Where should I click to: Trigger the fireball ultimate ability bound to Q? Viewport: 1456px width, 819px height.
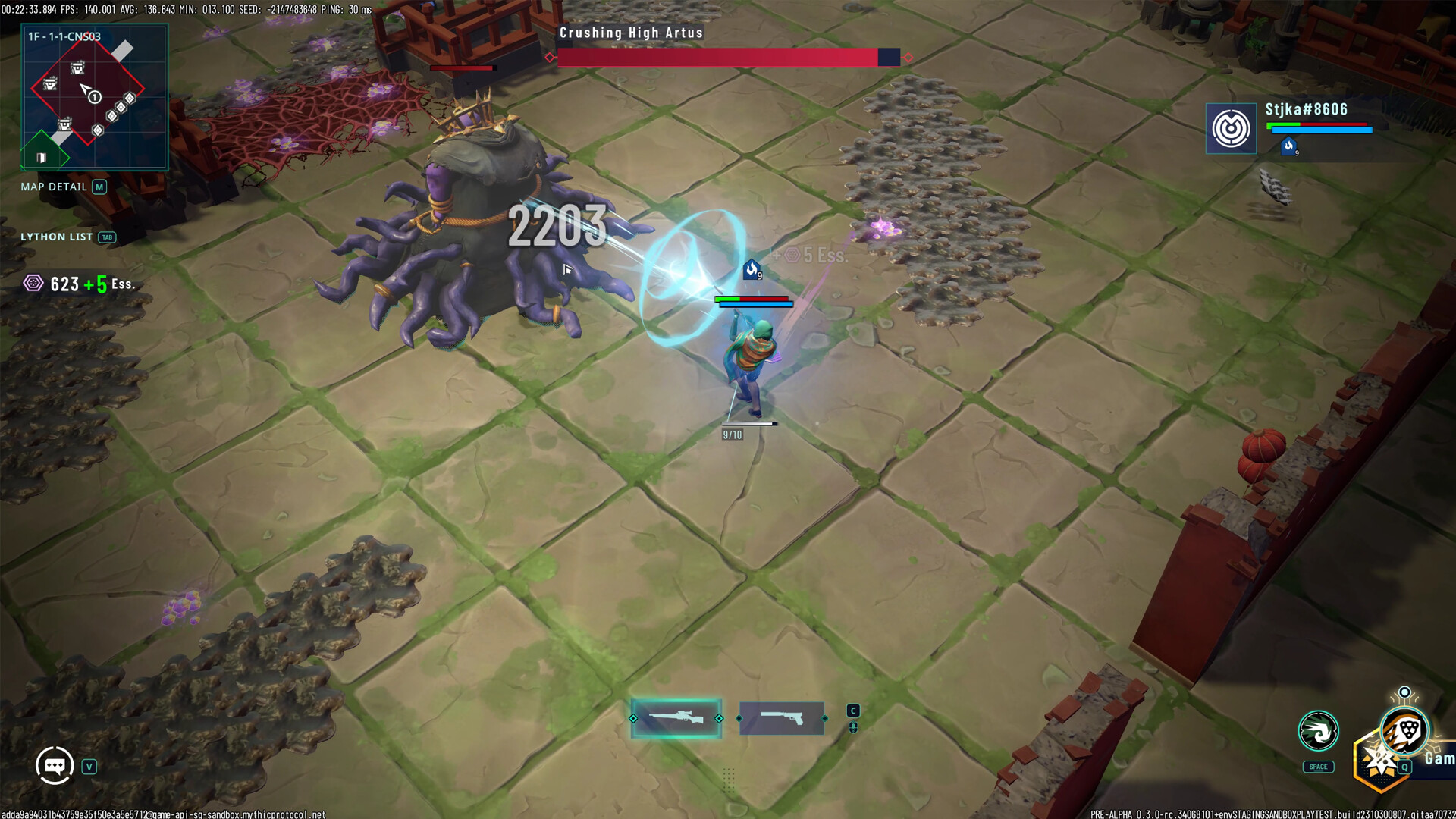(x=1404, y=730)
